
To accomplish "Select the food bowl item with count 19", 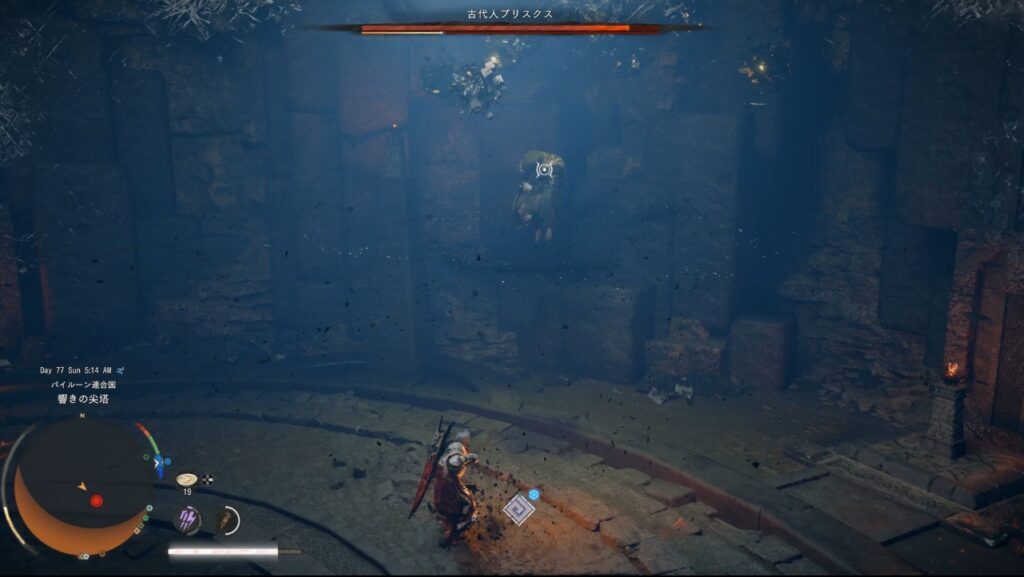I will click(187, 480).
